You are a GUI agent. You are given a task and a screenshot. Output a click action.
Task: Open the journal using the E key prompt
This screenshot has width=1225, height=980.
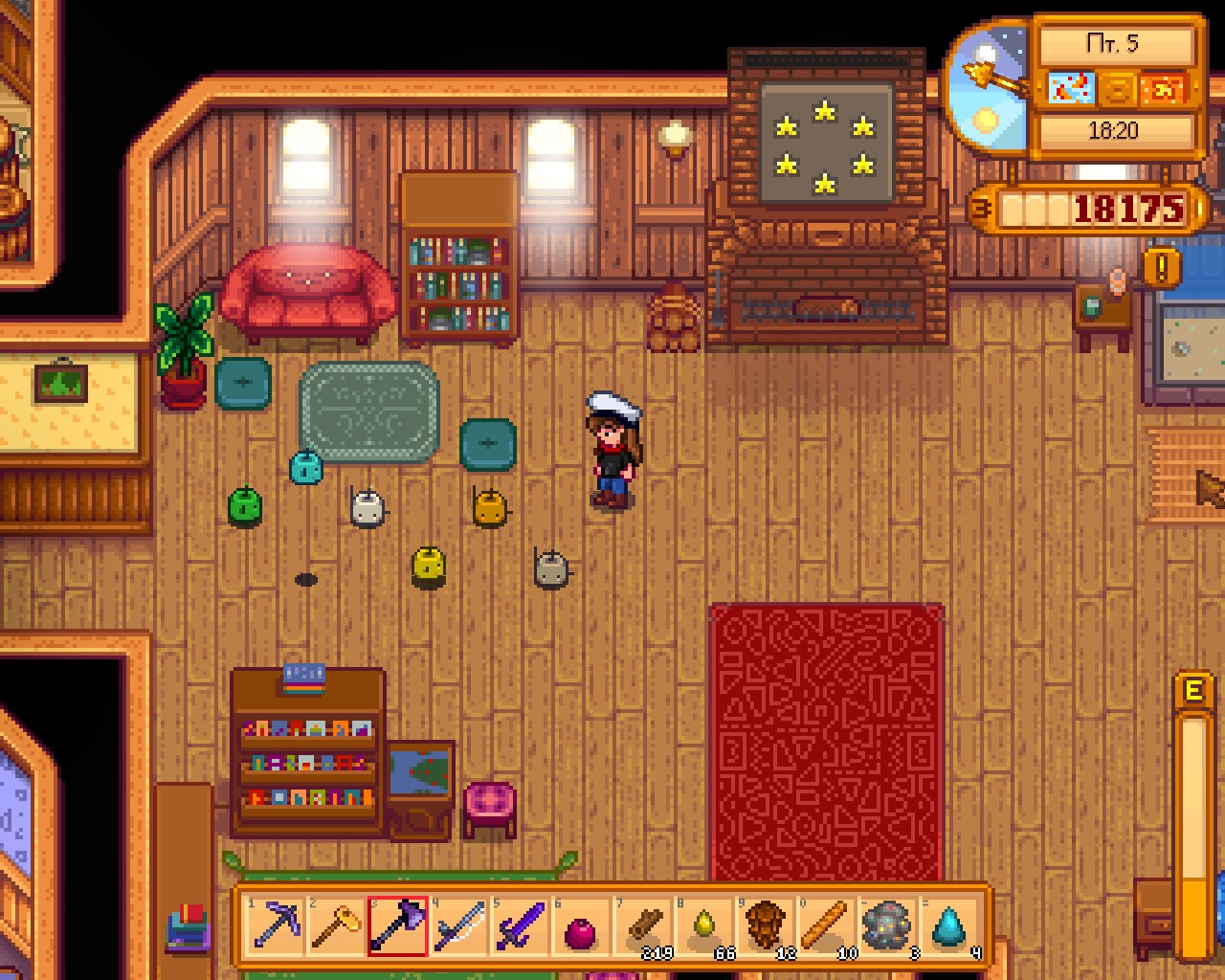pos(1192,689)
